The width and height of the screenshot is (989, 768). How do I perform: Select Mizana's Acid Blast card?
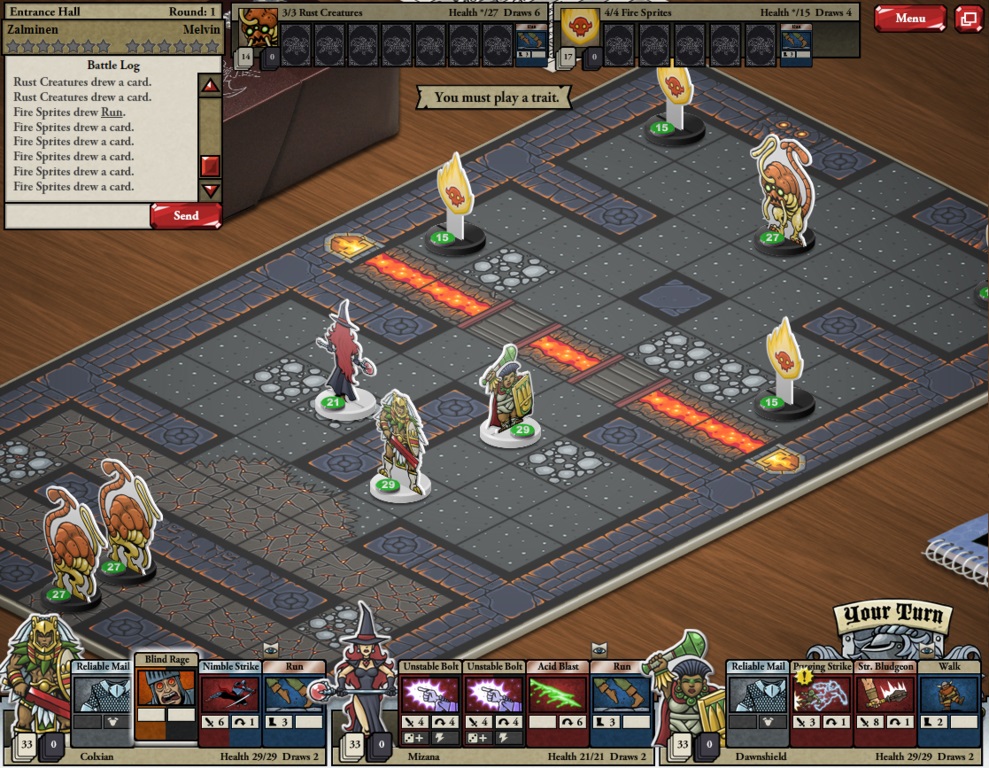coord(558,702)
